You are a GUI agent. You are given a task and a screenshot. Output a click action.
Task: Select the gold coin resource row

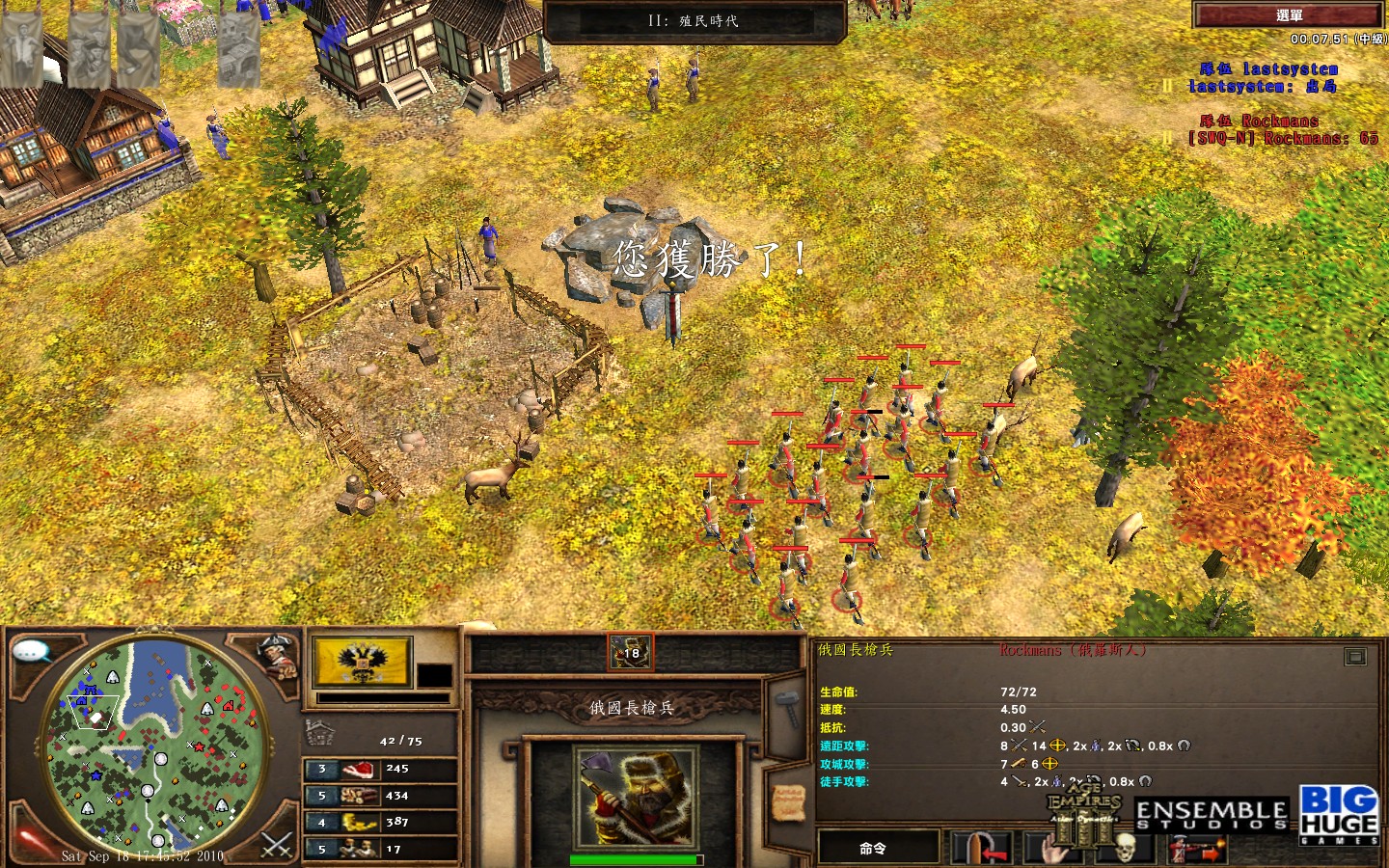coord(380,822)
